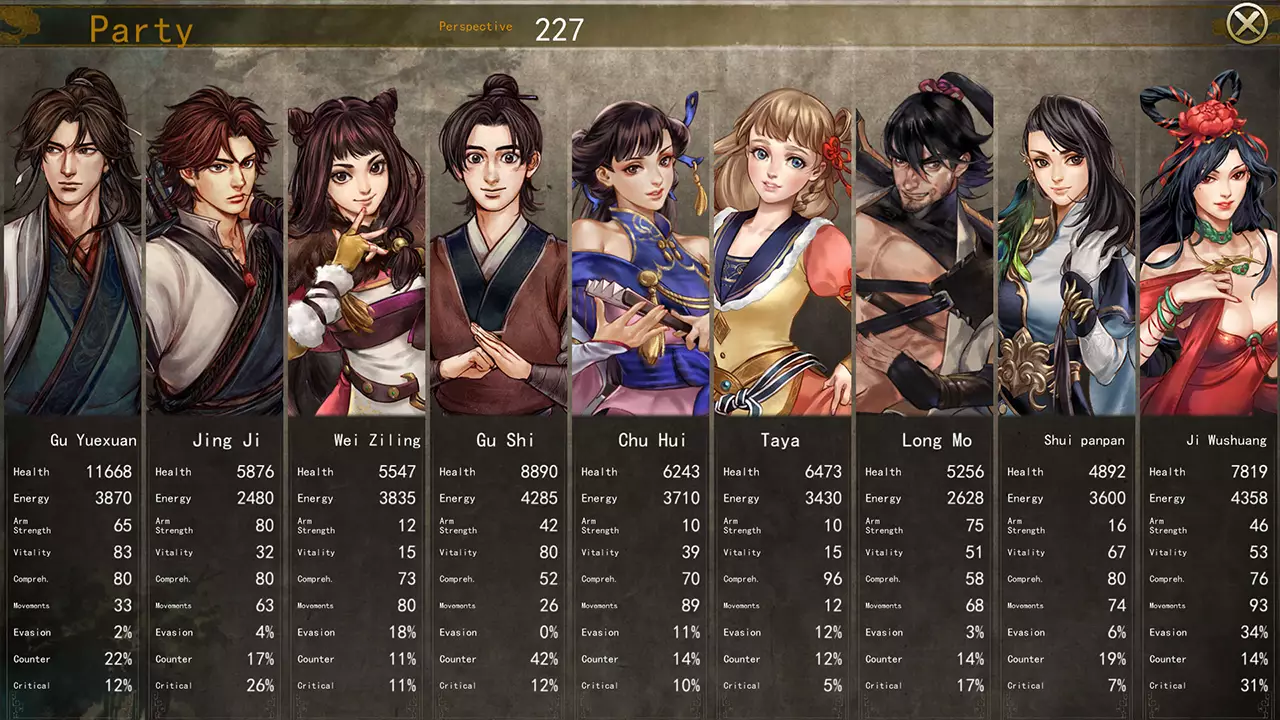1280x720 pixels.
Task: Select Gu Shi's portrait
Action: tap(499, 240)
